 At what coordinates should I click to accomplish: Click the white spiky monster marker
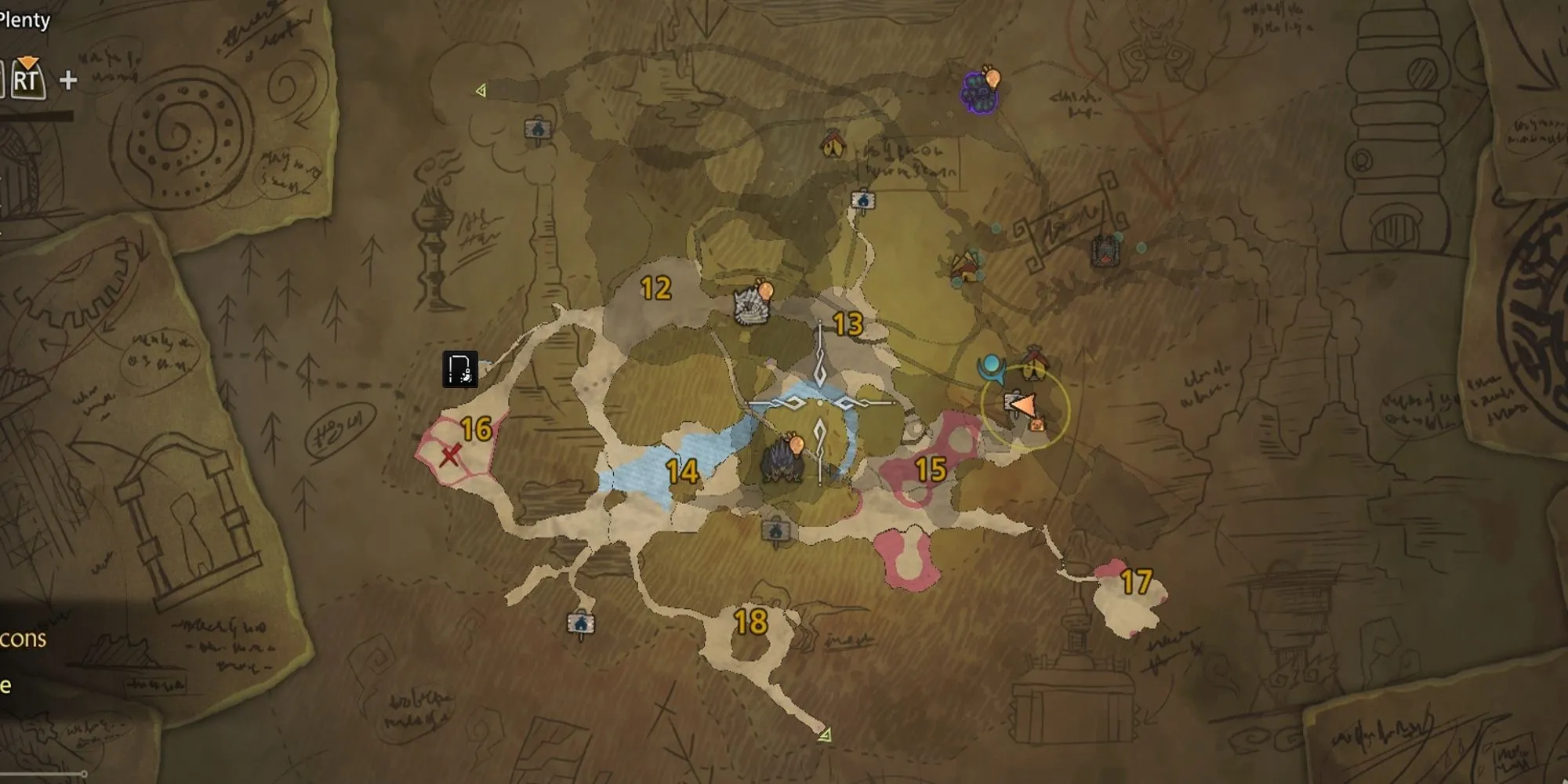pos(751,304)
